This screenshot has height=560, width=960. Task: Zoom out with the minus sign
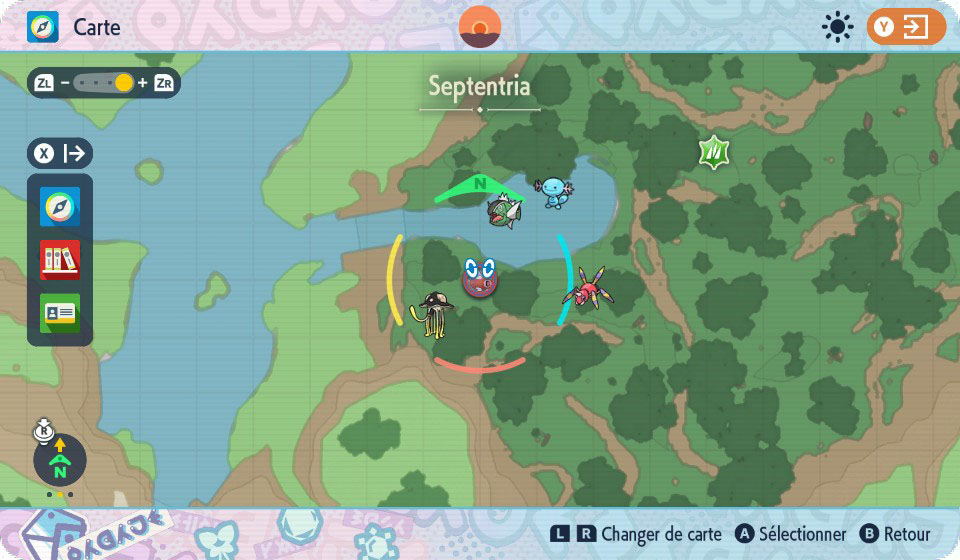tap(65, 83)
